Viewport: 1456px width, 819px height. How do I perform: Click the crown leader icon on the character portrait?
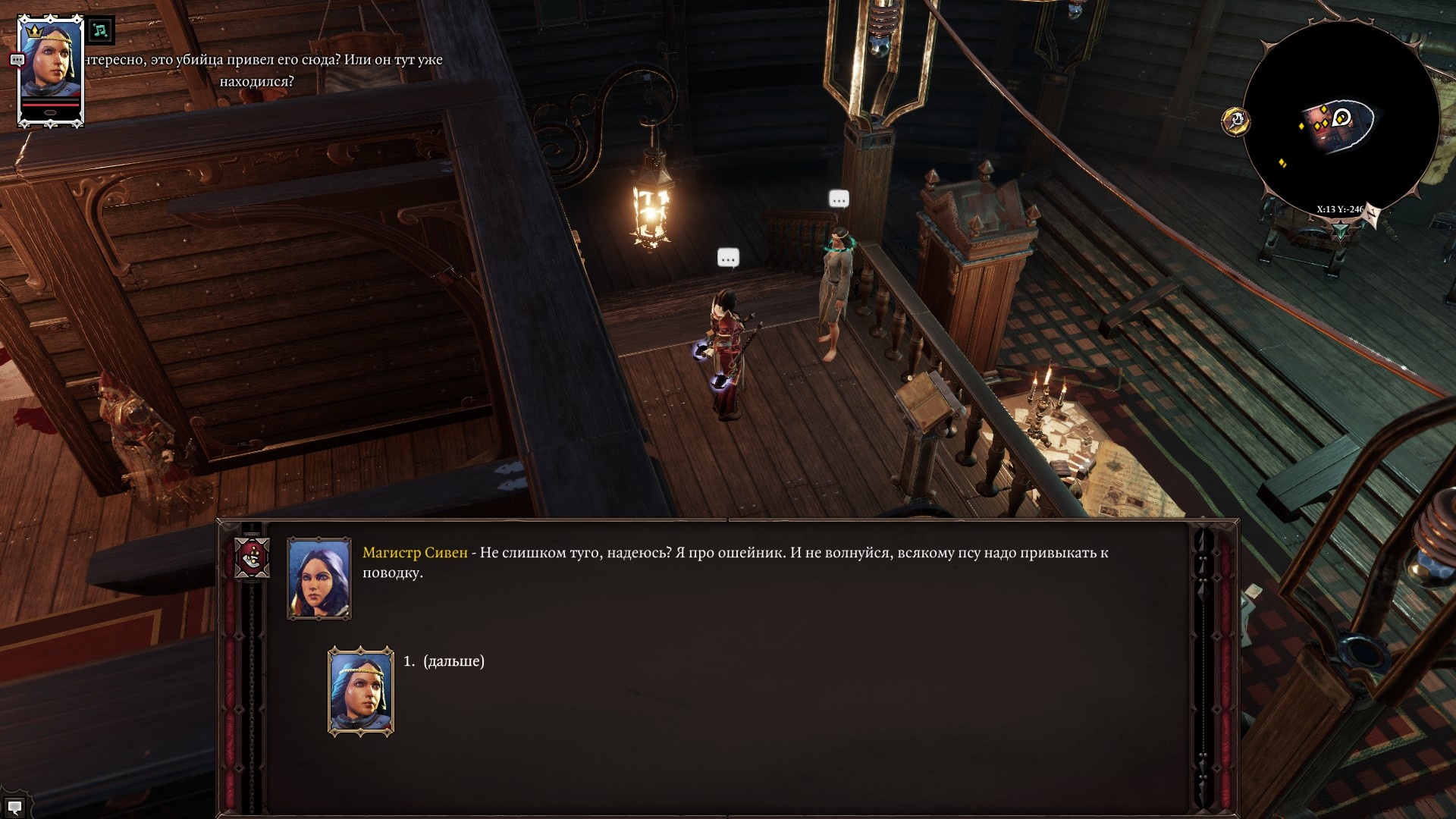tap(34, 32)
